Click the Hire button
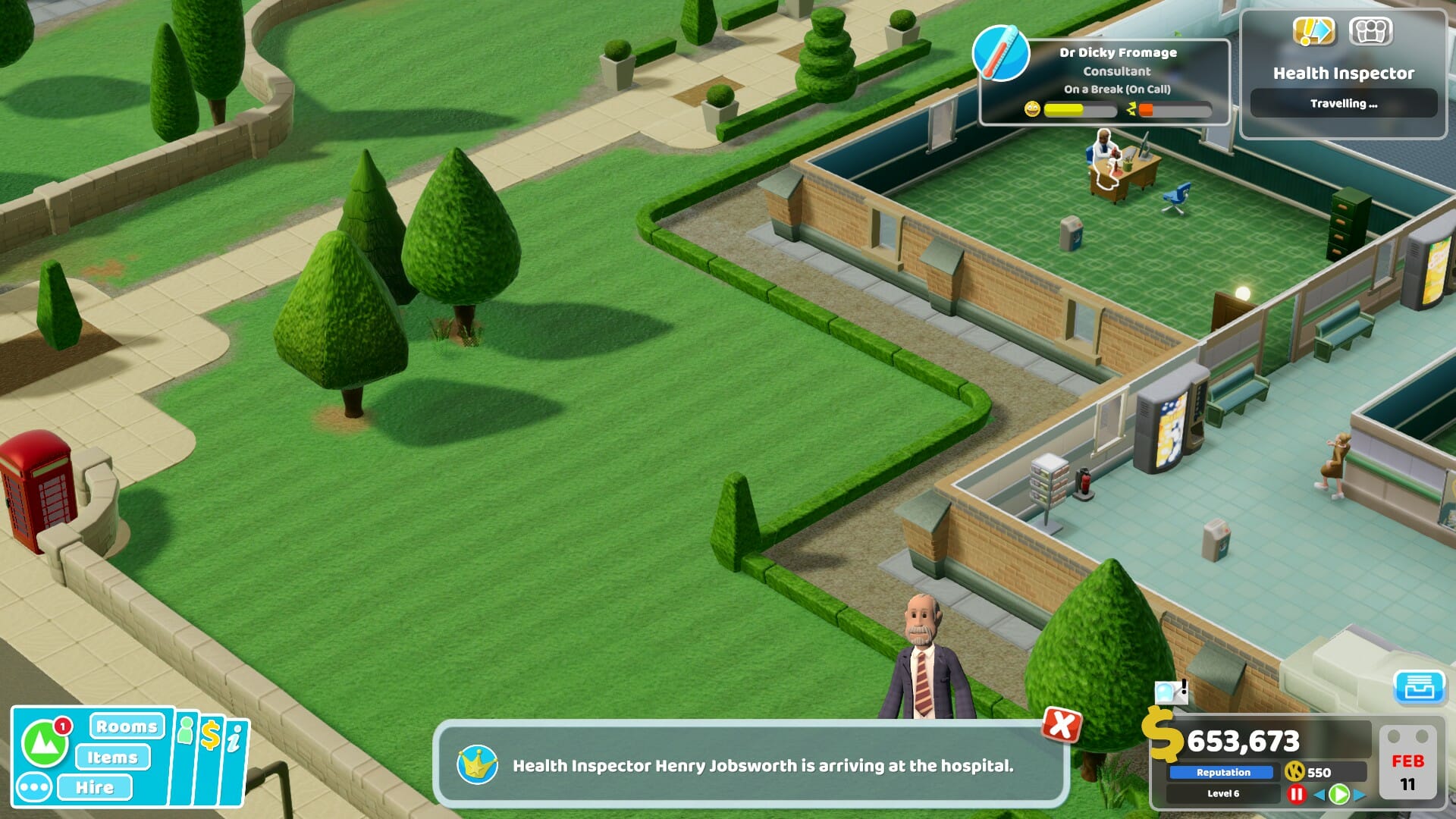The image size is (1456, 819). point(96,787)
